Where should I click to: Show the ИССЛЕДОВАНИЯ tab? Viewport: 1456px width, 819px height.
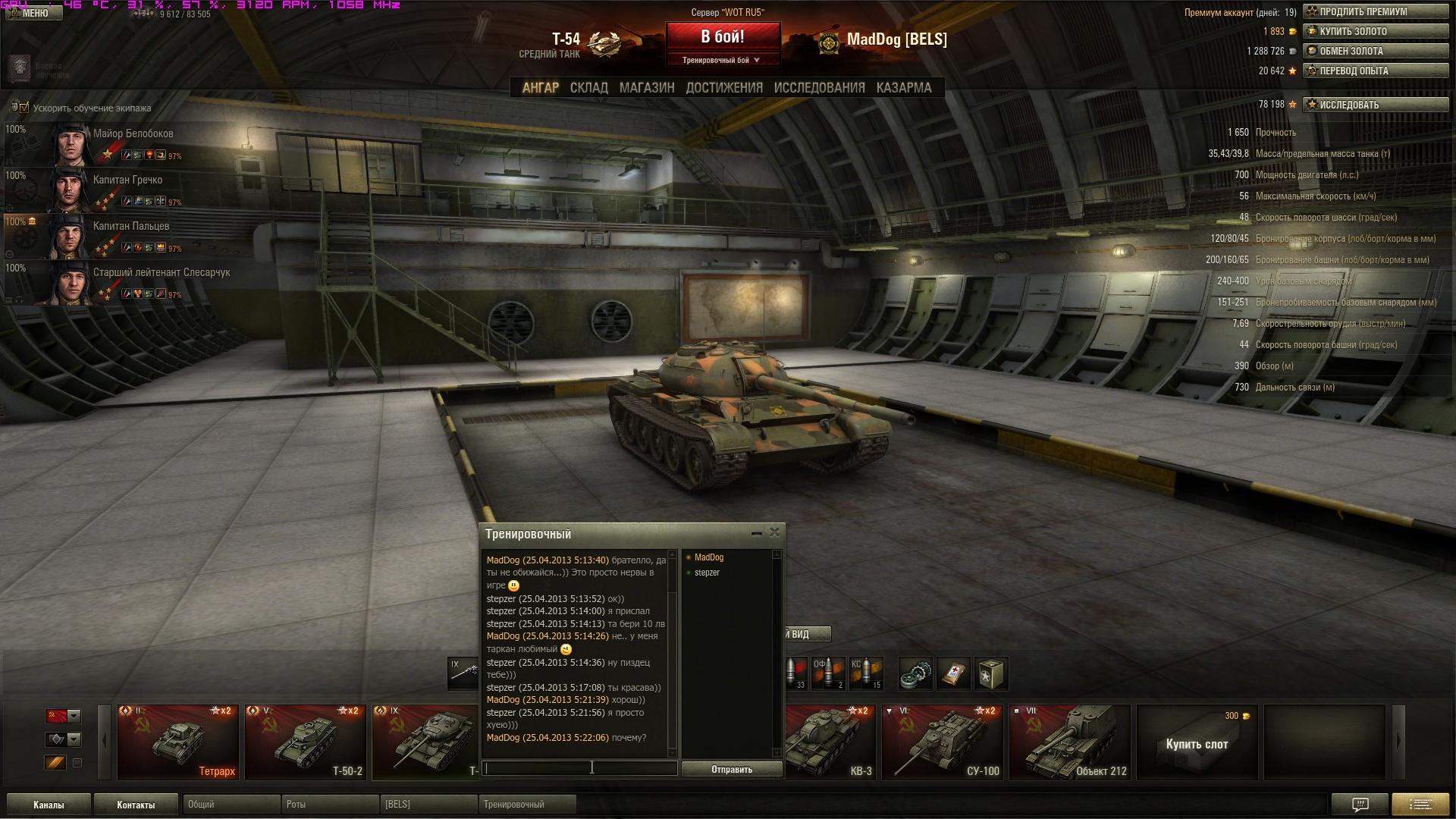819,88
